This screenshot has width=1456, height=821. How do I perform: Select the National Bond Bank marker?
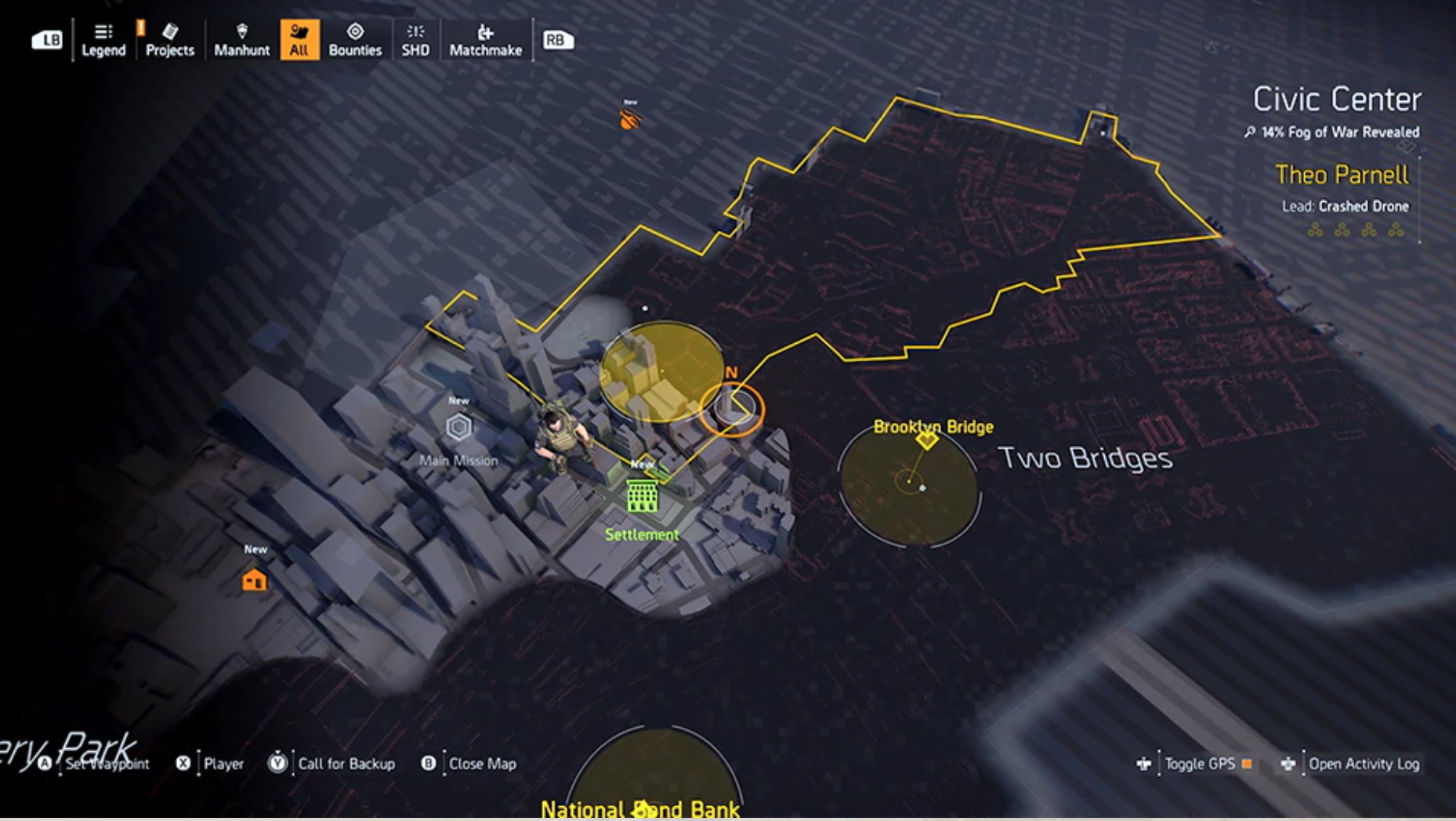[644, 808]
